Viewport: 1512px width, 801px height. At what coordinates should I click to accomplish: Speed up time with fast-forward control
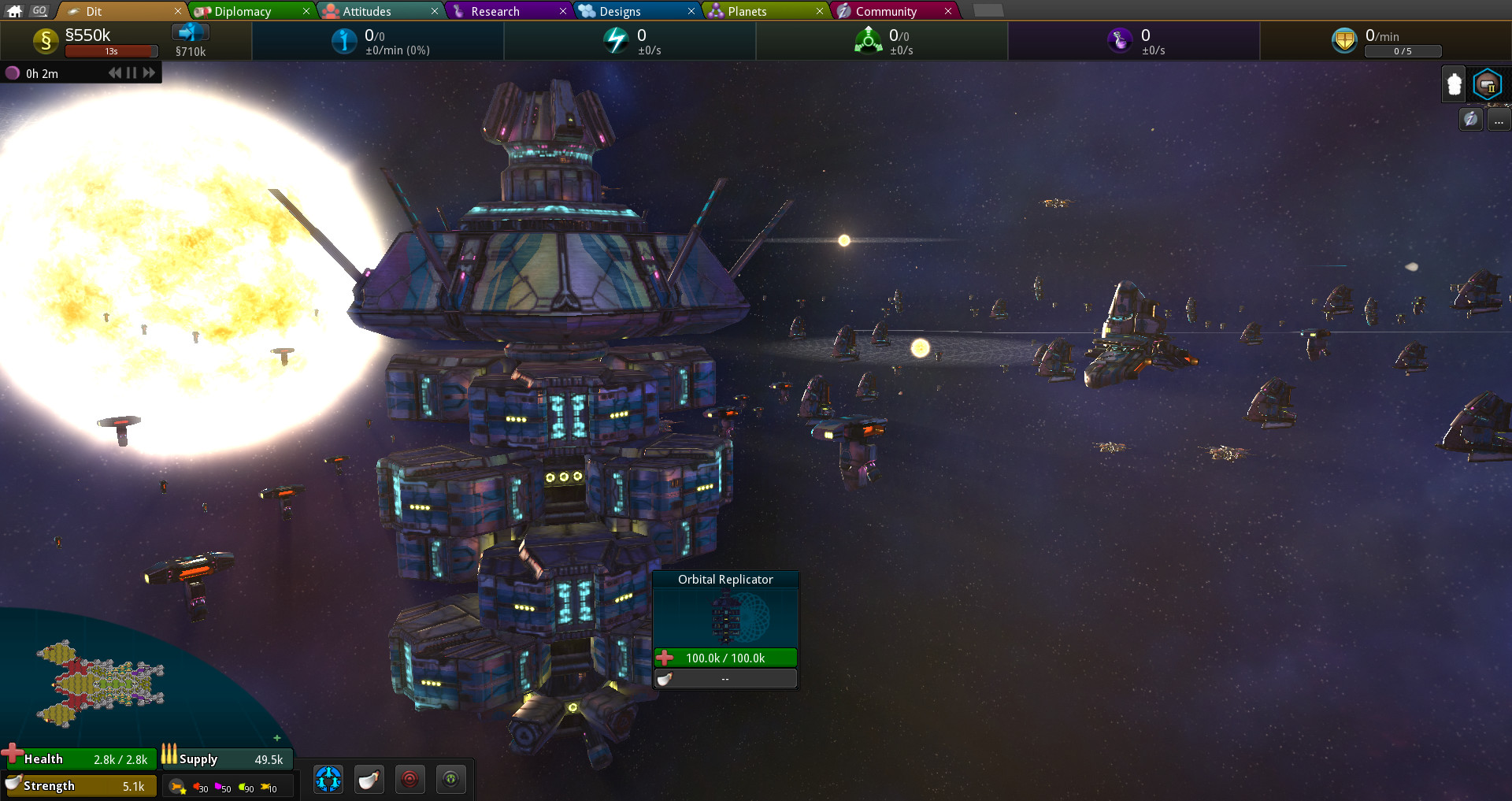coord(149,72)
